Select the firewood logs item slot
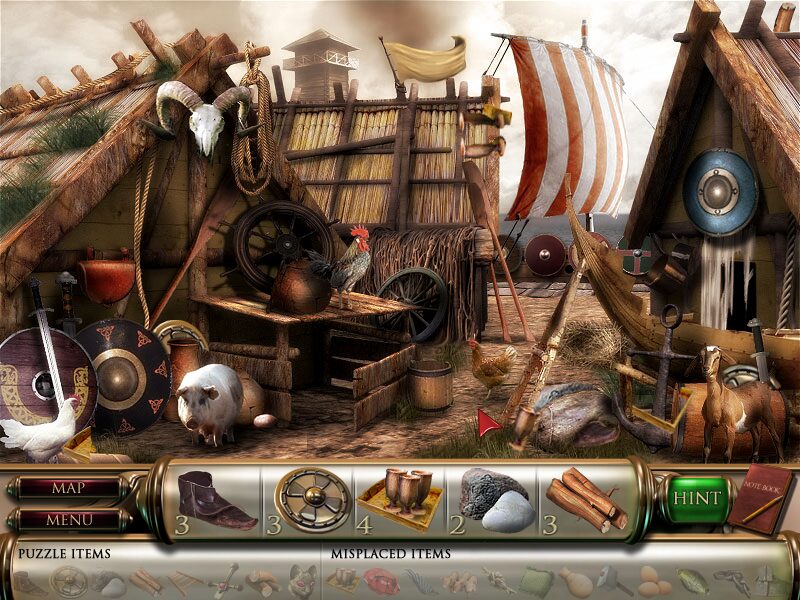The width and height of the screenshot is (800, 600). pyautogui.click(x=586, y=498)
